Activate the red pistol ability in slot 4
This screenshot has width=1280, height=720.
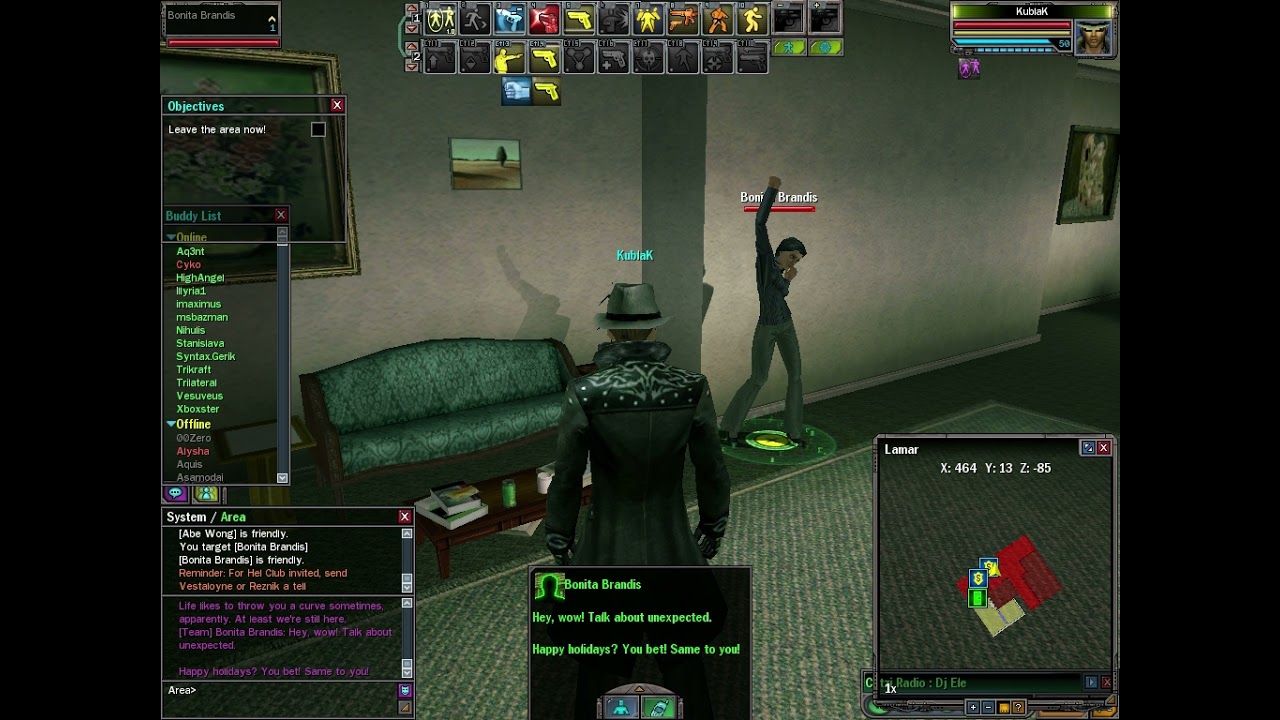click(x=544, y=19)
